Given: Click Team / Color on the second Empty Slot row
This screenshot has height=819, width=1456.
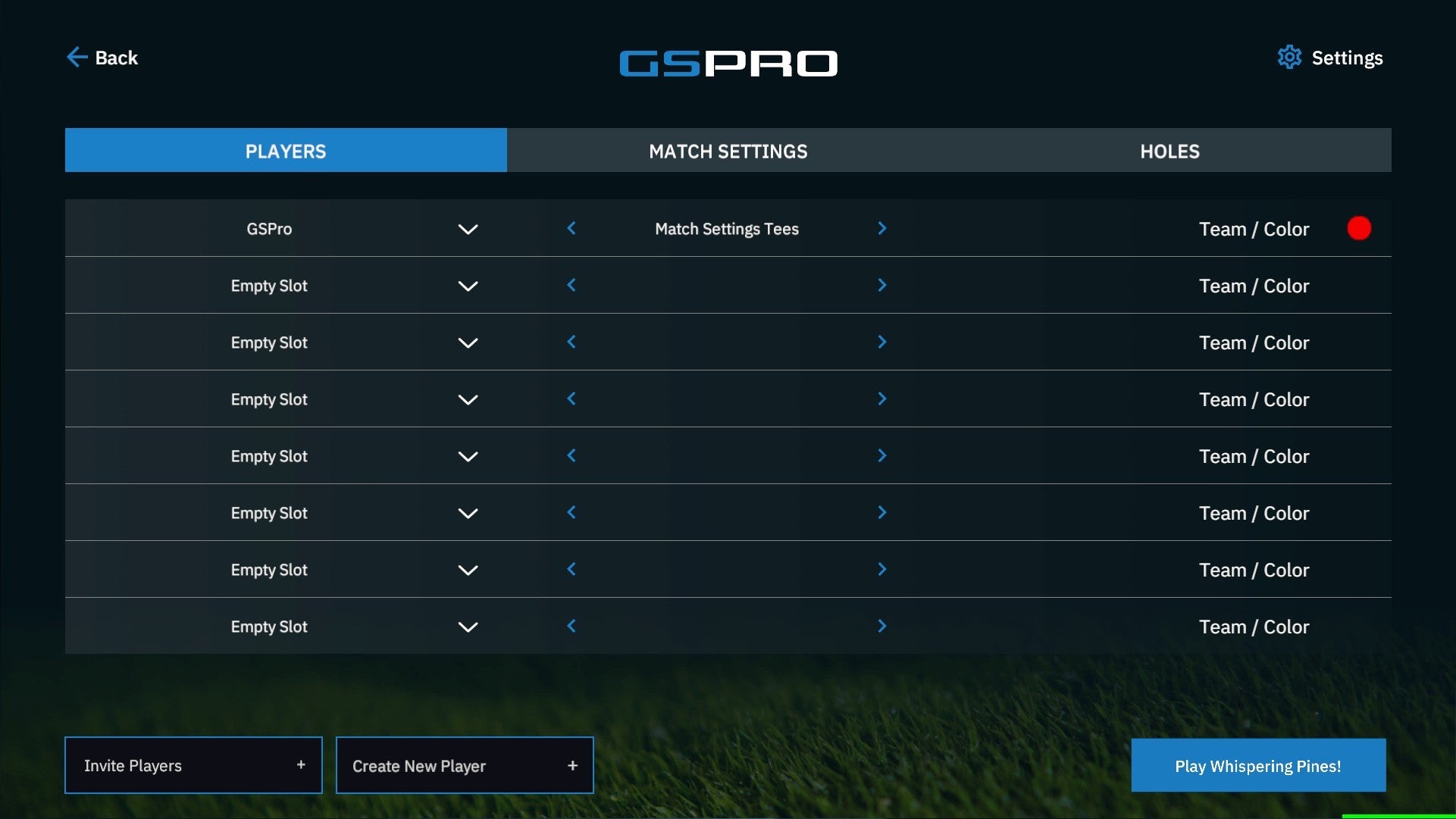Looking at the screenshot, I should coord(1254,342).
